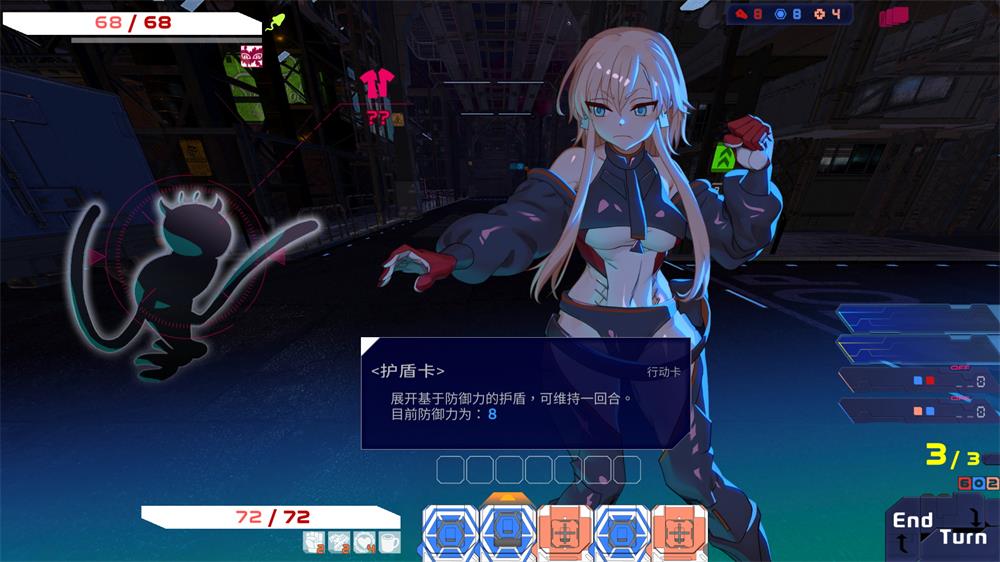Click the coffee mug status icon
1000x562 pixels.
(x=389, y=541)
